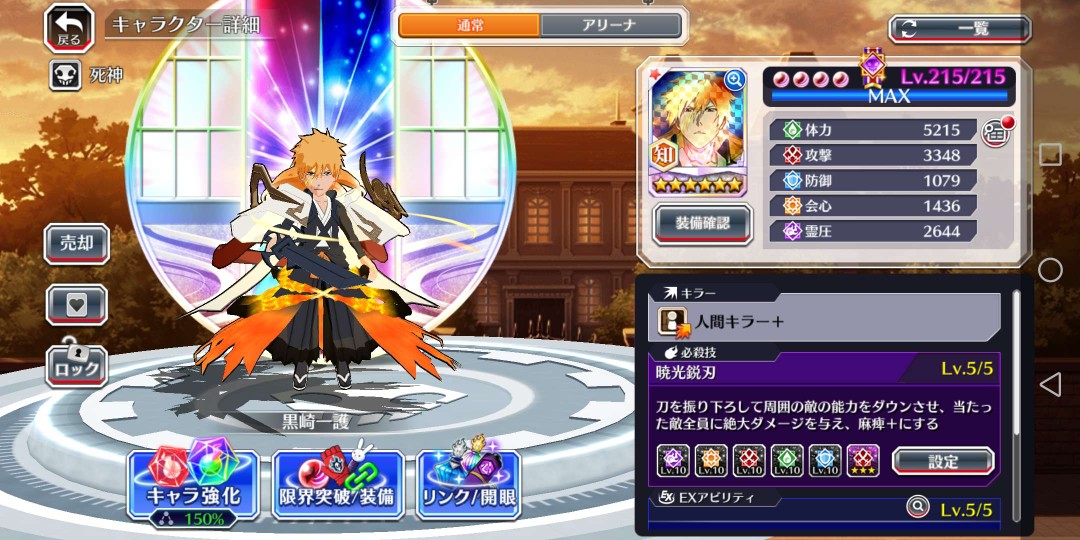Tap the Android back triangle button
1080x540 pixels.
1050,384
